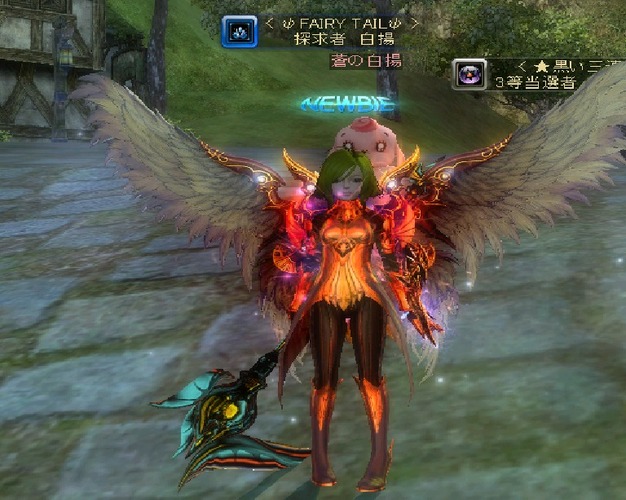Click the purple guild emblem beside 3等当選者
626x500 pixels.
[x=469, y=74]
